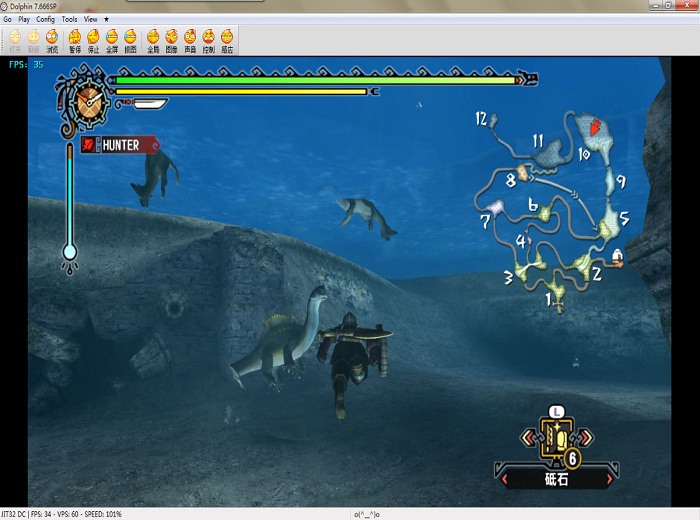Cycle item selection with left chevron arrow

tap(527, 438)
